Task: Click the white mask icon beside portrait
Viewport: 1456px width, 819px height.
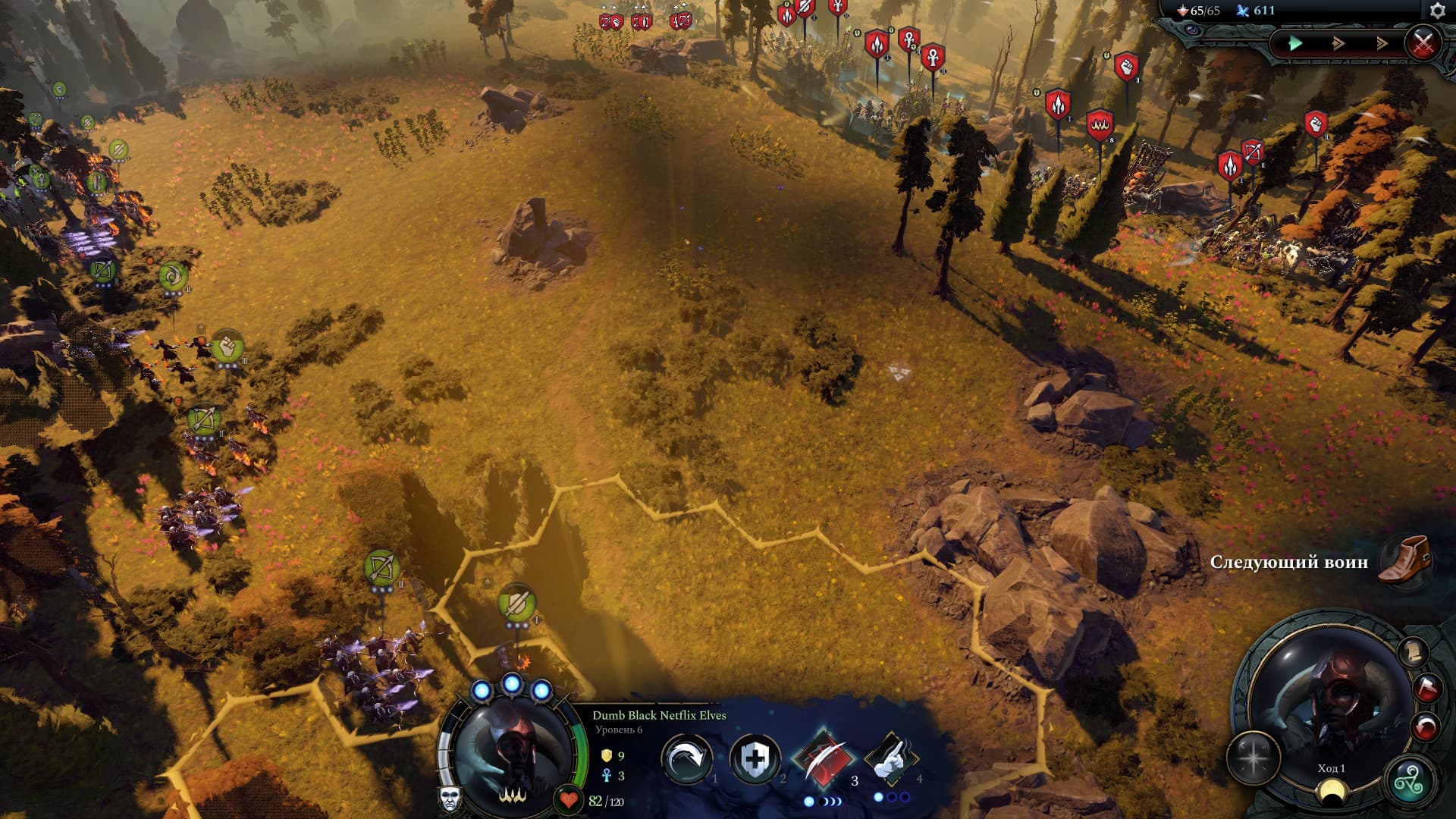Action: [x=450, y=797]
